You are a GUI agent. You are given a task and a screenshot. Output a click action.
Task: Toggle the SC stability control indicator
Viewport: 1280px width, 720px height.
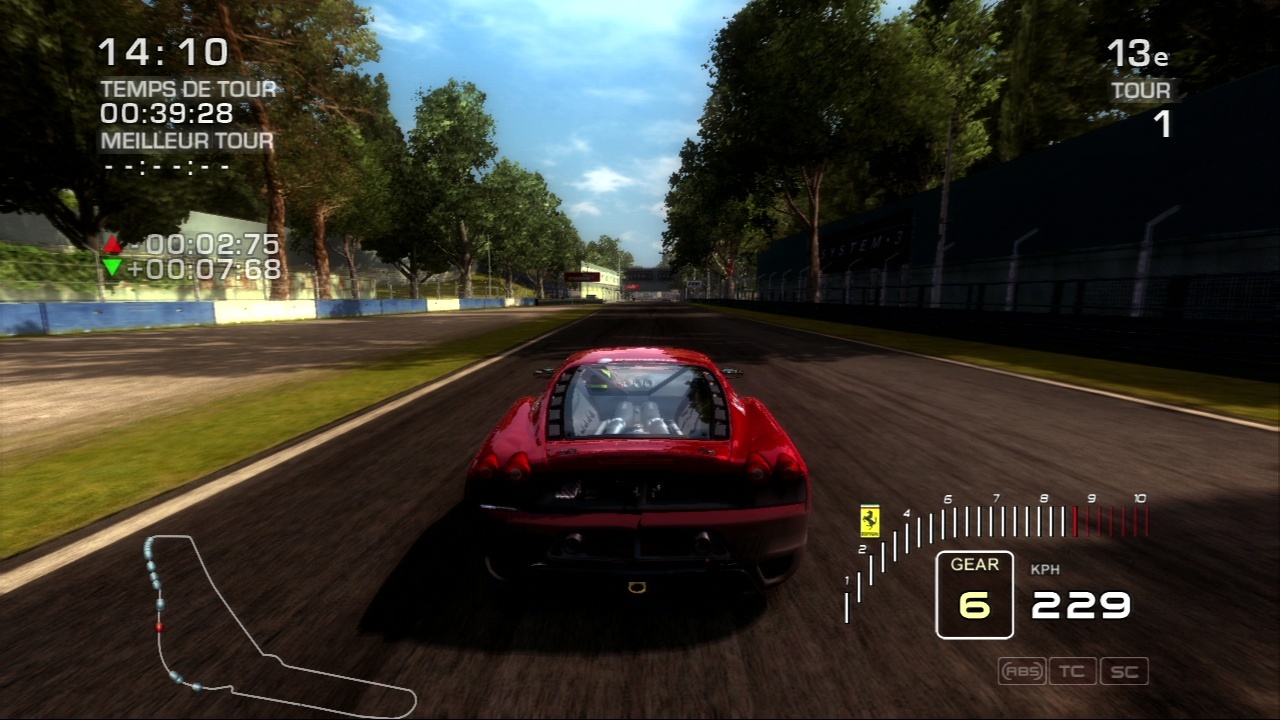[x=1124, y=671]
